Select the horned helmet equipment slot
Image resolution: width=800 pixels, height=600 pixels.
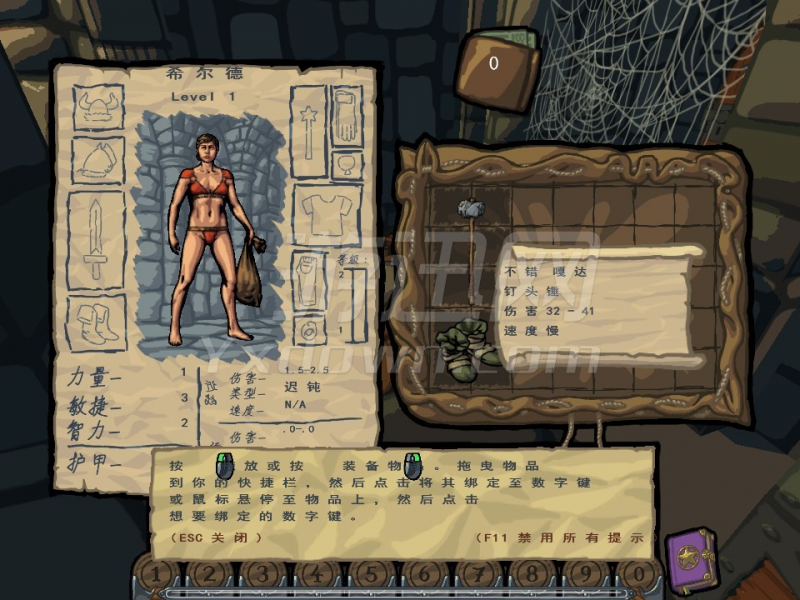coord(98,107)
